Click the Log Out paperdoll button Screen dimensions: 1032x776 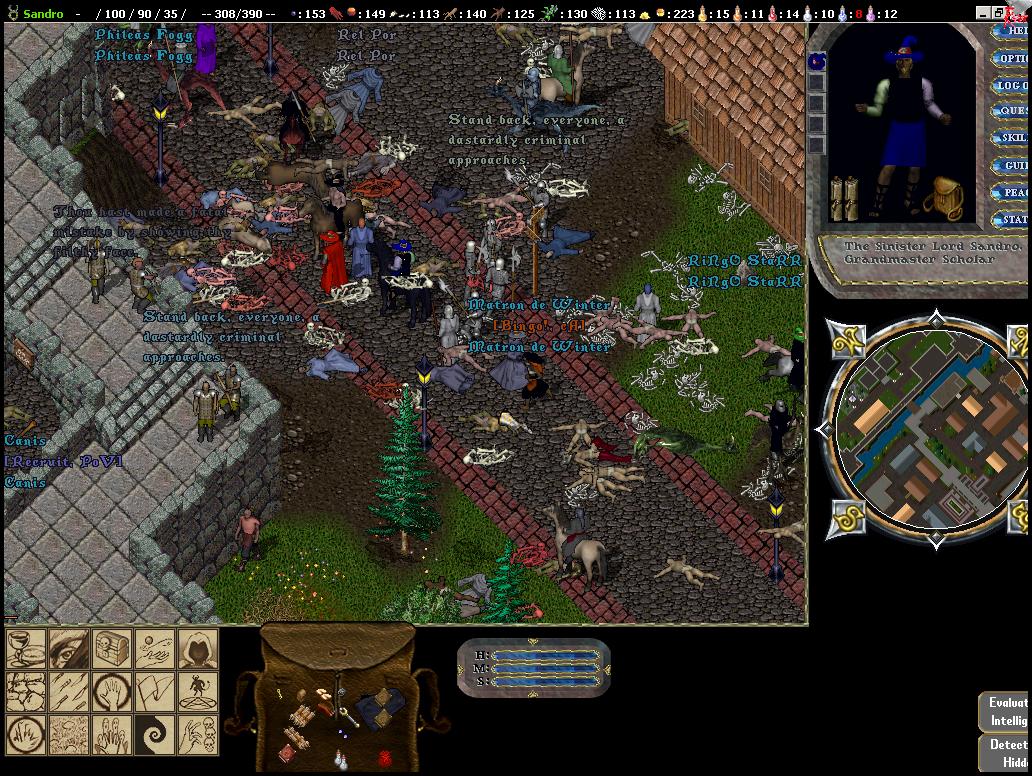click(1012, 85)
